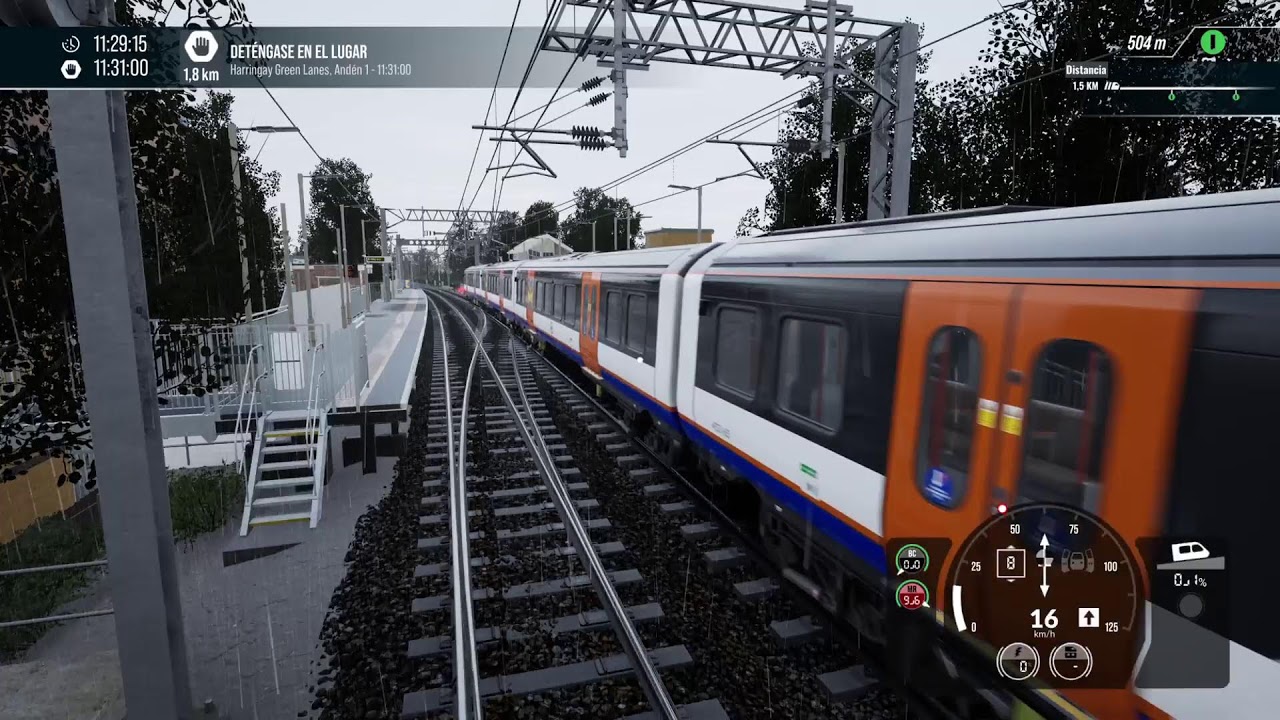The width and height of the screenshot is (1280, 720).
Task: Click the stop-hand hexagon objective icon
Action: (201, 47)
